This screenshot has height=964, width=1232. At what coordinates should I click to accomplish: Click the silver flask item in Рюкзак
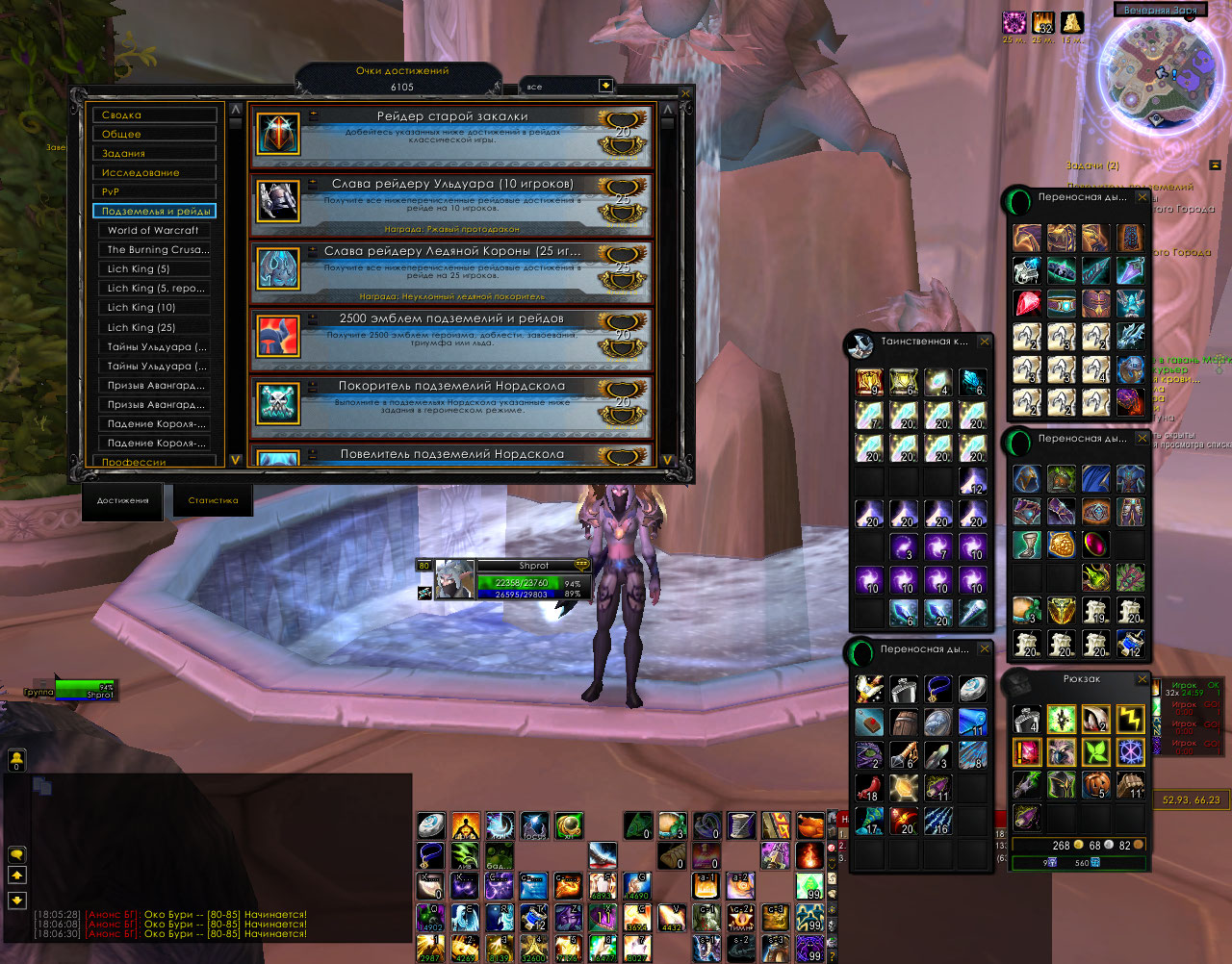(x=1028, y=718)
